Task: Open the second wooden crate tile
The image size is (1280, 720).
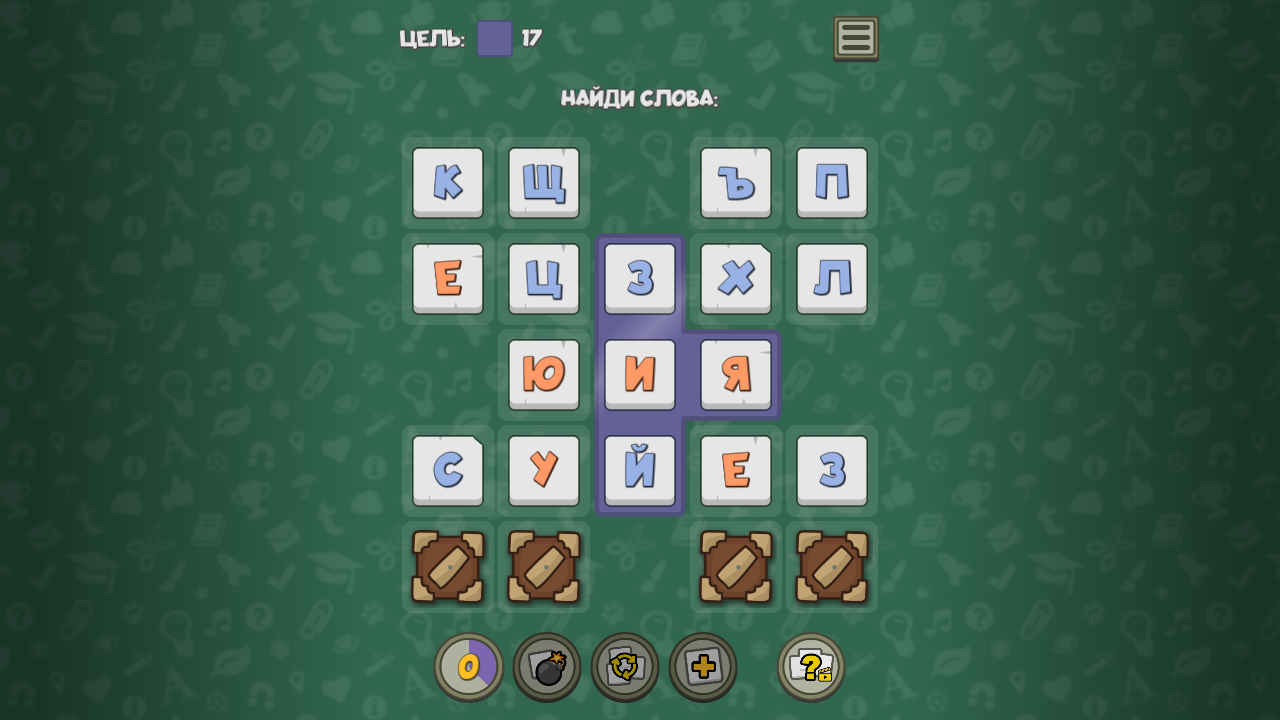Action: 543,567
